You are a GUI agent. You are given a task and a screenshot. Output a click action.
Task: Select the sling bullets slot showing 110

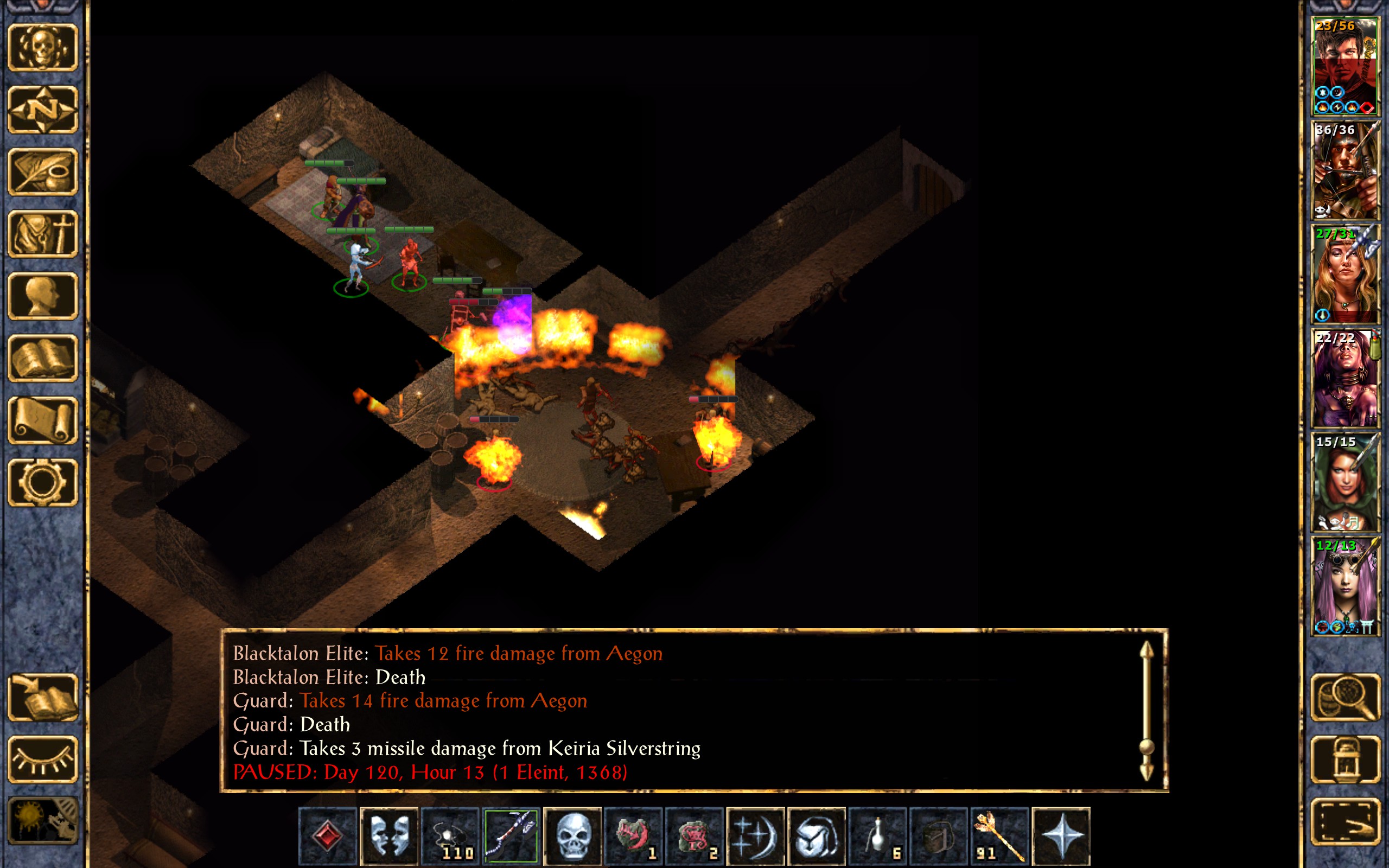450,836
